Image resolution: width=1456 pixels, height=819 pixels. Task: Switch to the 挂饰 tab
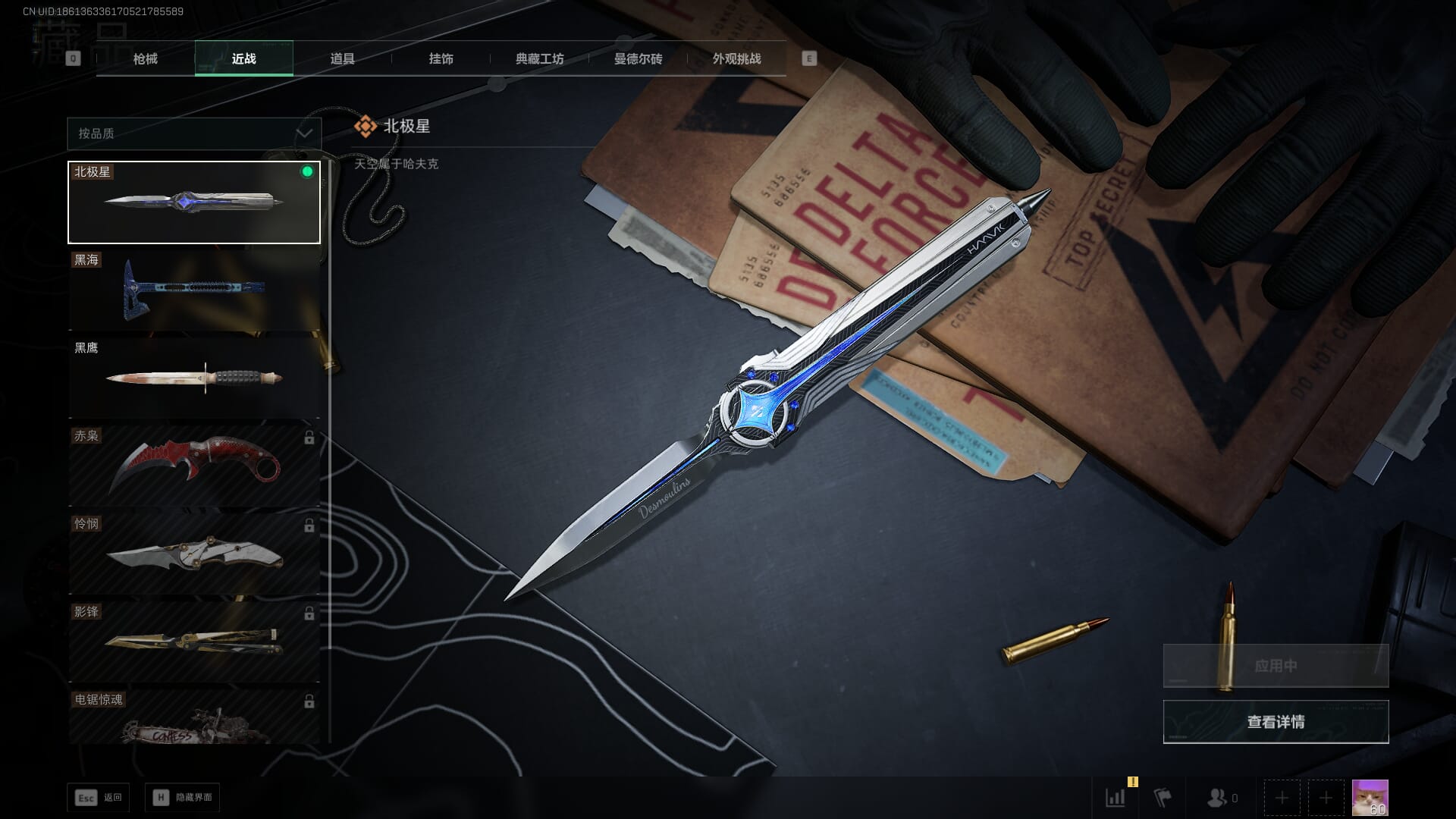coord(441,59)
